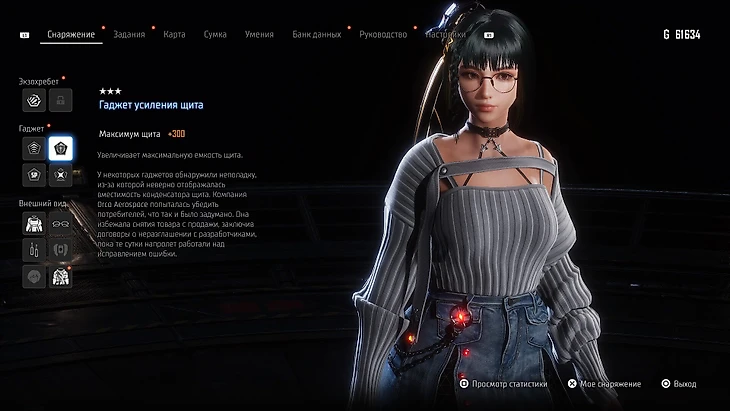Select the equipped exospine slot
Screen dimensions: 730x411
tap(33, 100)
